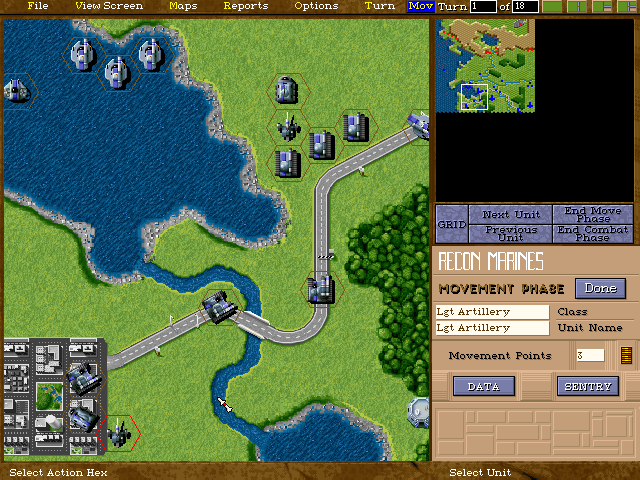Open the Maps menu
The image size is (640, 480).
point(183,6)
